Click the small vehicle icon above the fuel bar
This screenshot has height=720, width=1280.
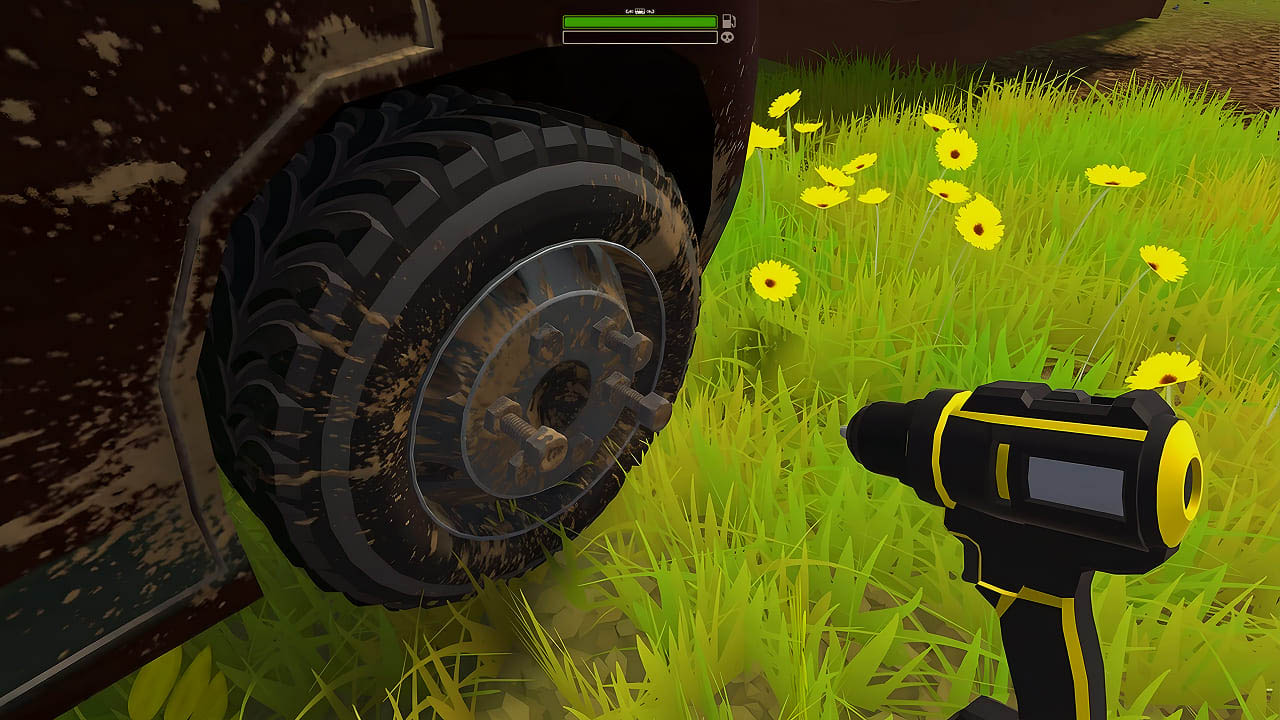click(x=642, y=11)
